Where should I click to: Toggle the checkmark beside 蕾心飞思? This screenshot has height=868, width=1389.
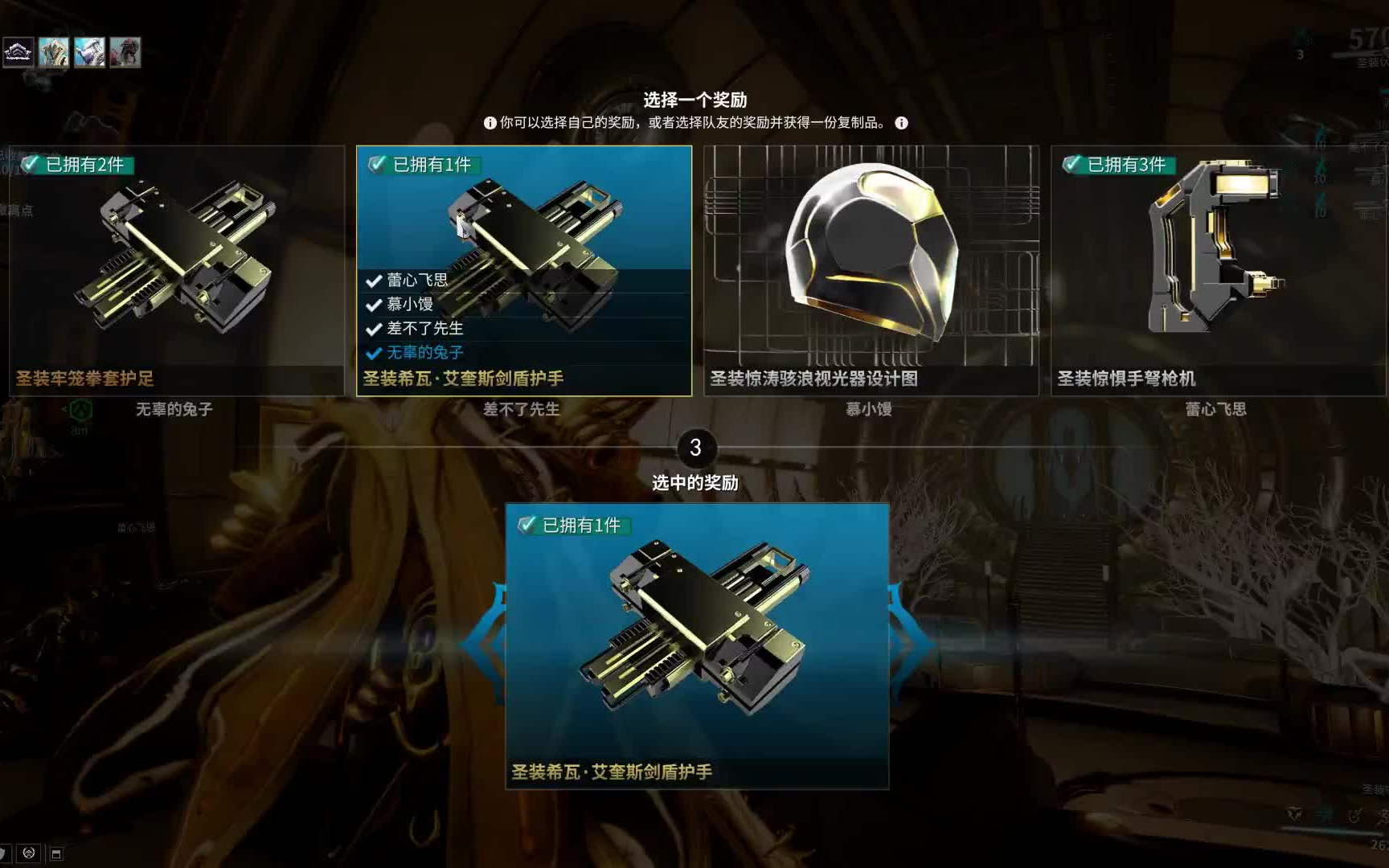click(x=372, y=280)
